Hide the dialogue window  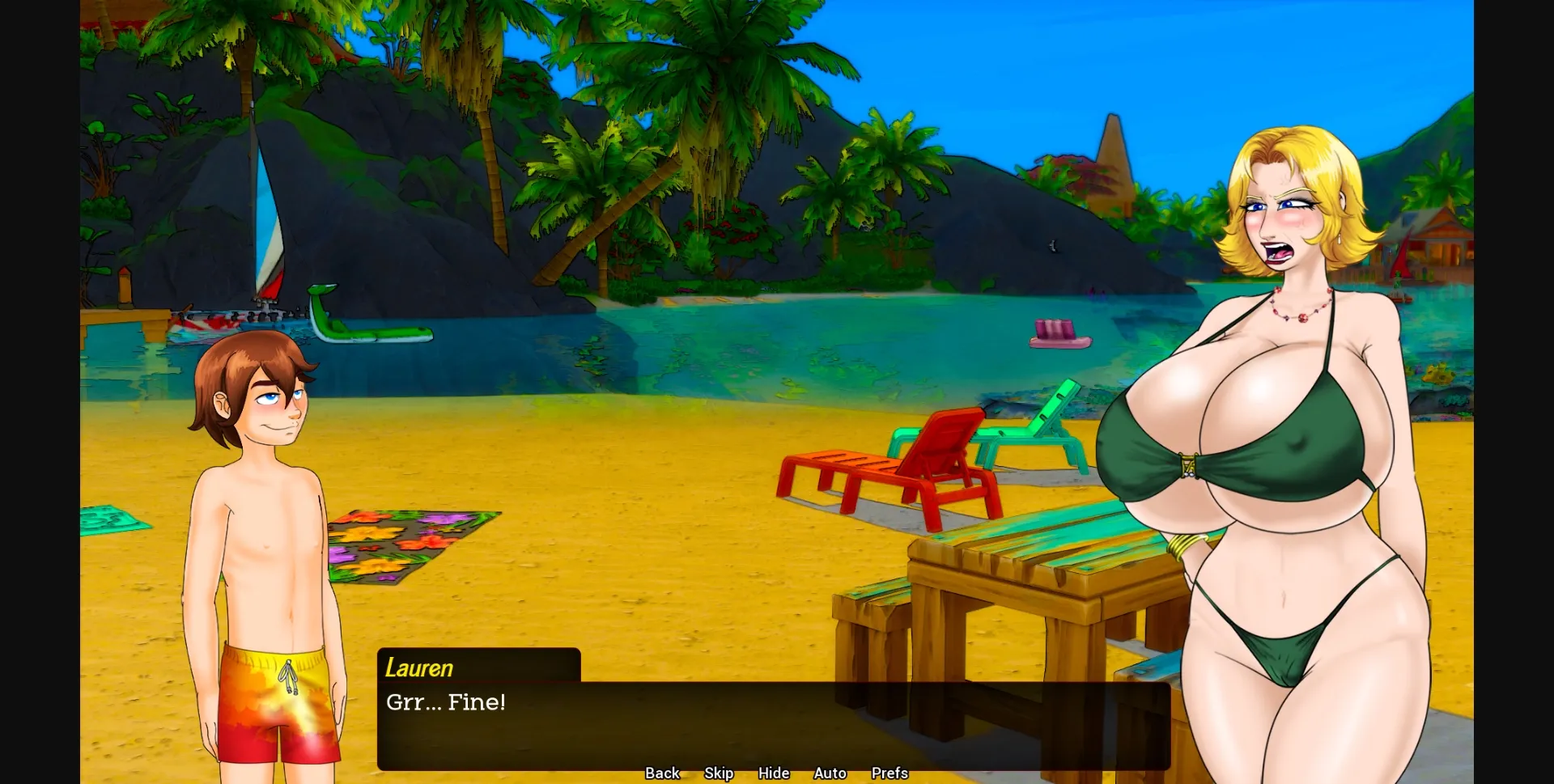point(773,773)
